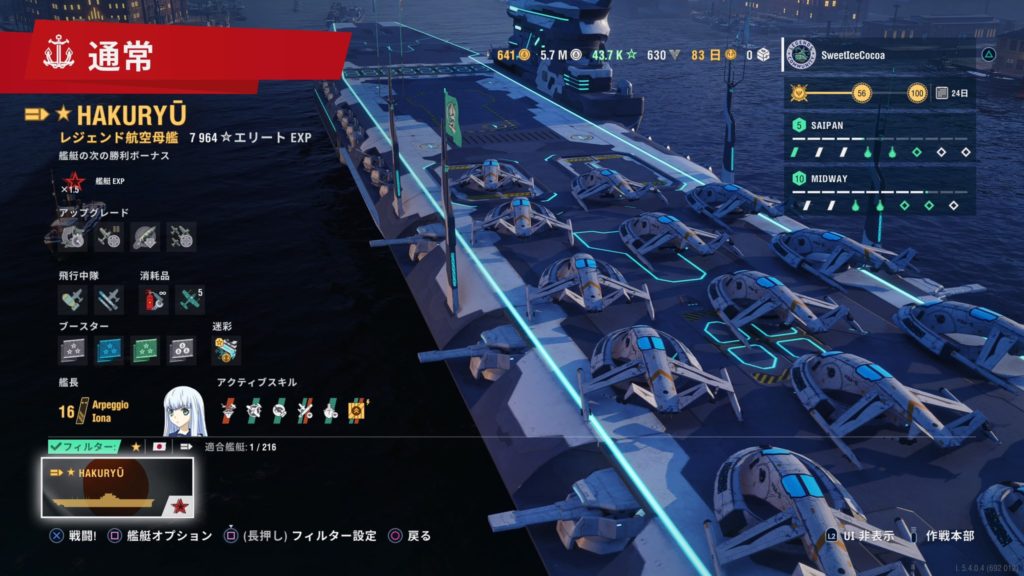This screenshot has height=576, width=1024.
Task: Select the fire extinguisher consumable slot
Action: 153,298
